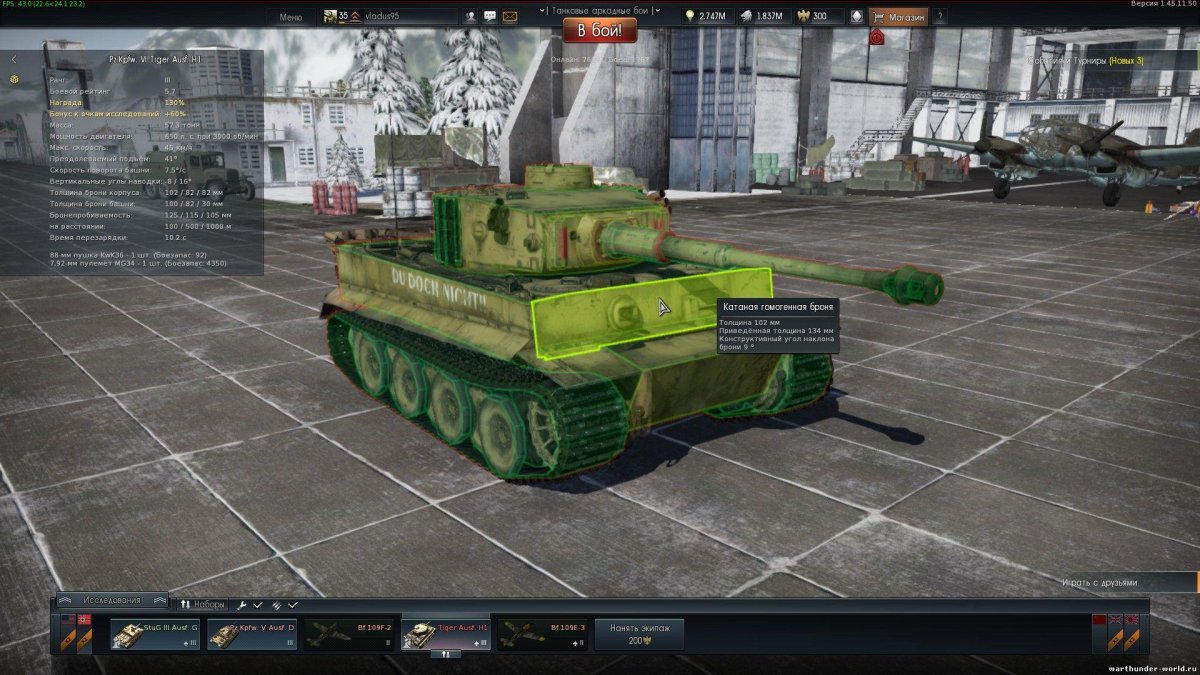Viewport: 1200px width, 675px height.
Task: Switch to the British flag nation
Action: 1116,620
